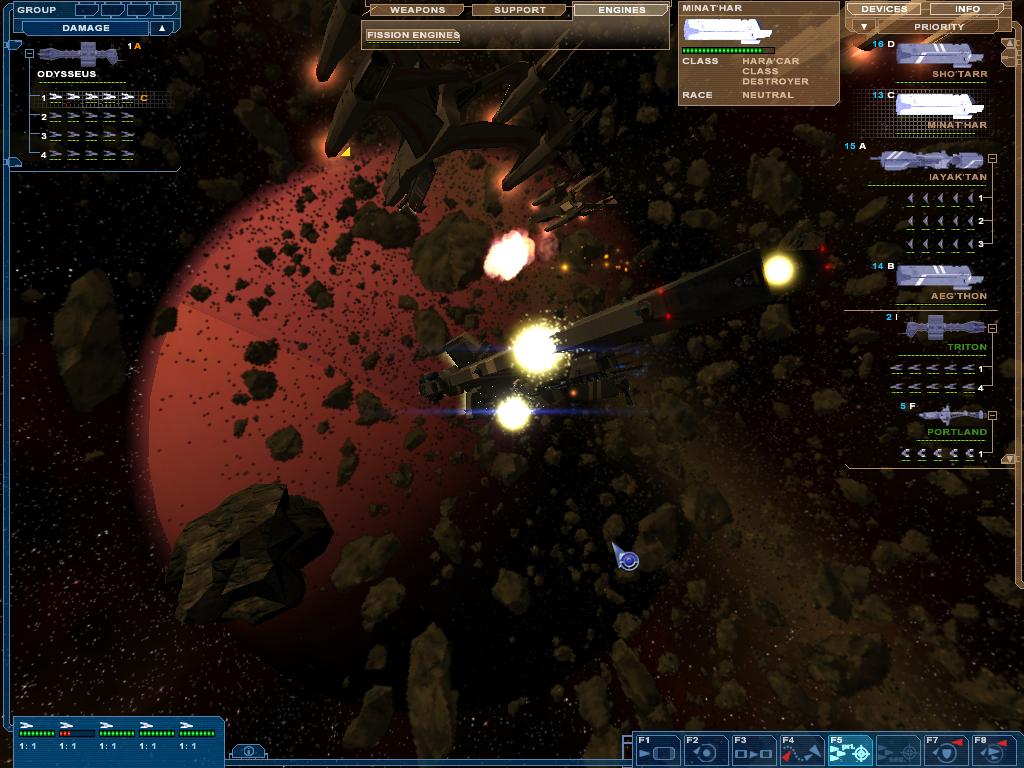The width and height of the screenshot is (1024, 768).
Task: Select the Engines tab
Action: click(621, 10)
